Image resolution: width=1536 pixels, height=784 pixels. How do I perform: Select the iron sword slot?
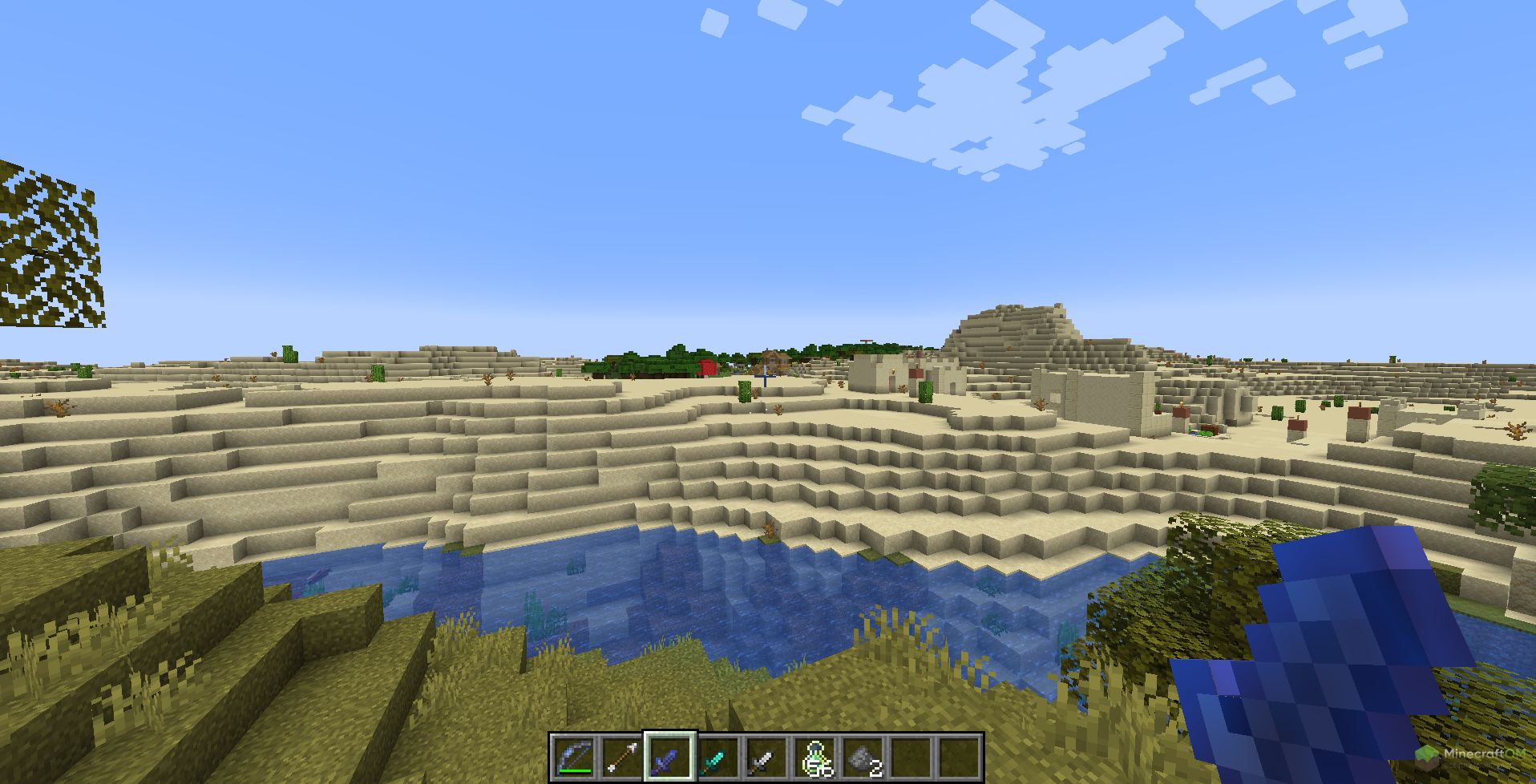(766, 757)
